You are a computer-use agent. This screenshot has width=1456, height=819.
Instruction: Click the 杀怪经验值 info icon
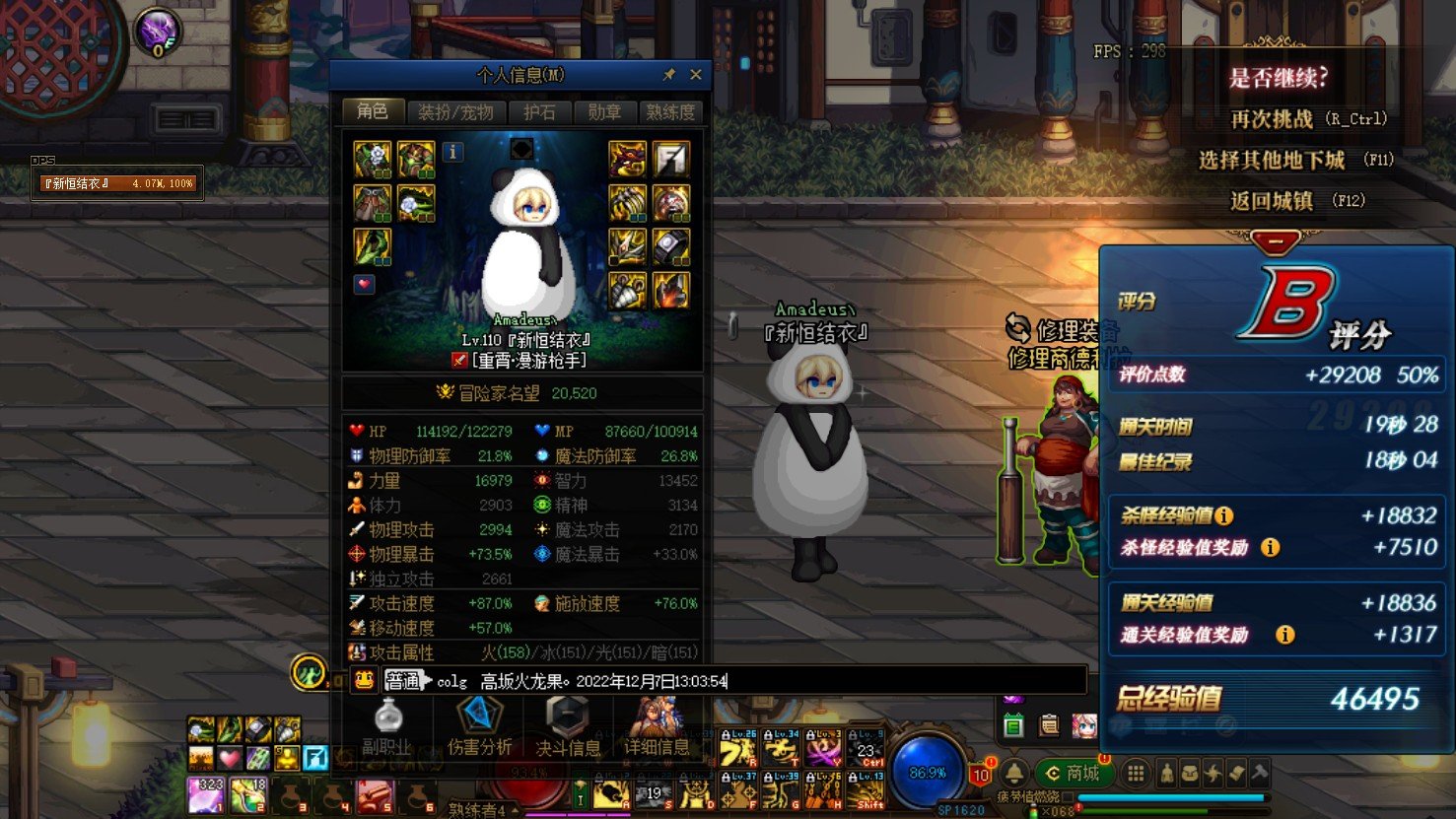(1224, 515)
